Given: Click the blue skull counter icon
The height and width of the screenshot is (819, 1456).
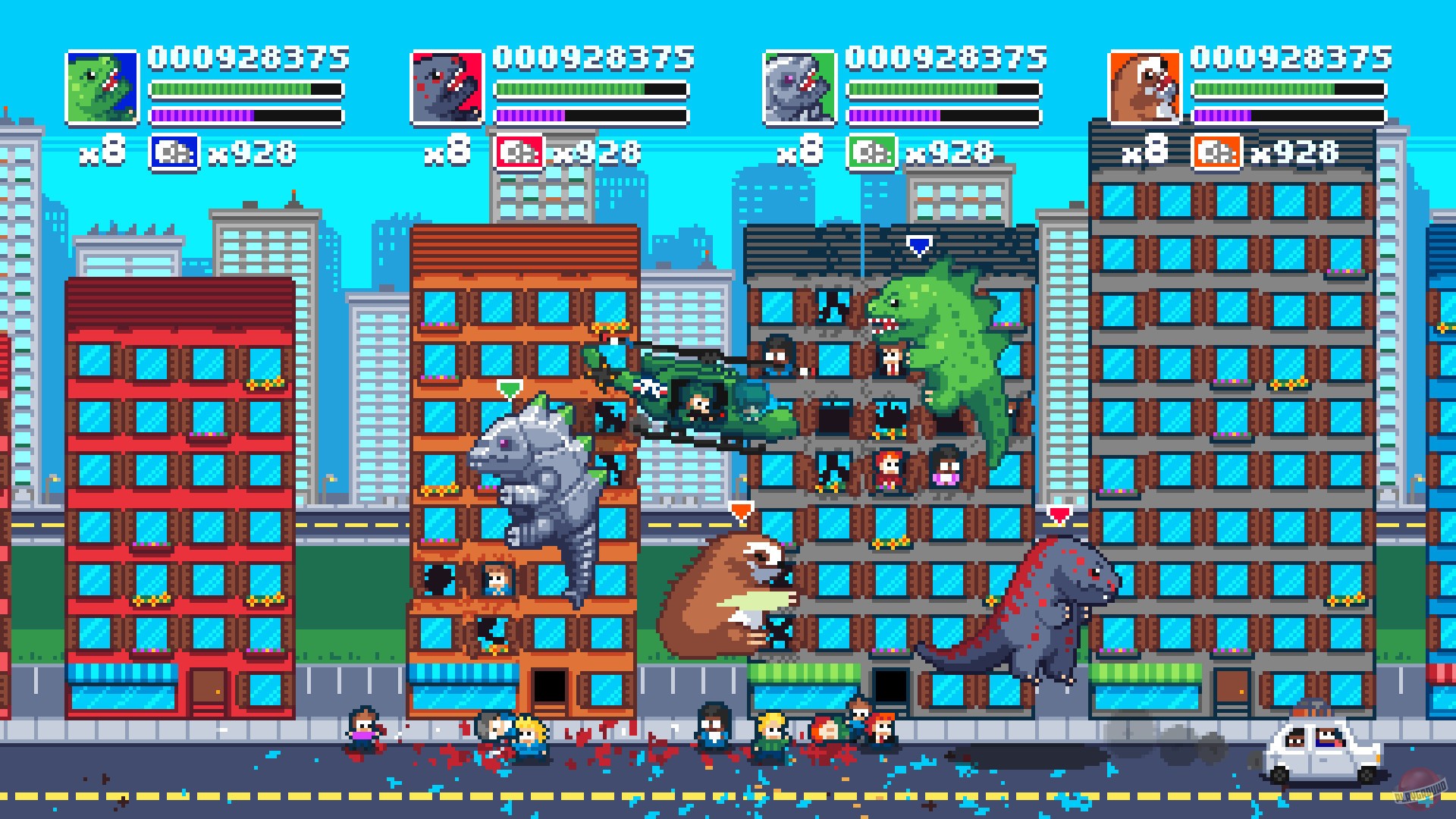Looking at the screenshot, I should point(173,152).
